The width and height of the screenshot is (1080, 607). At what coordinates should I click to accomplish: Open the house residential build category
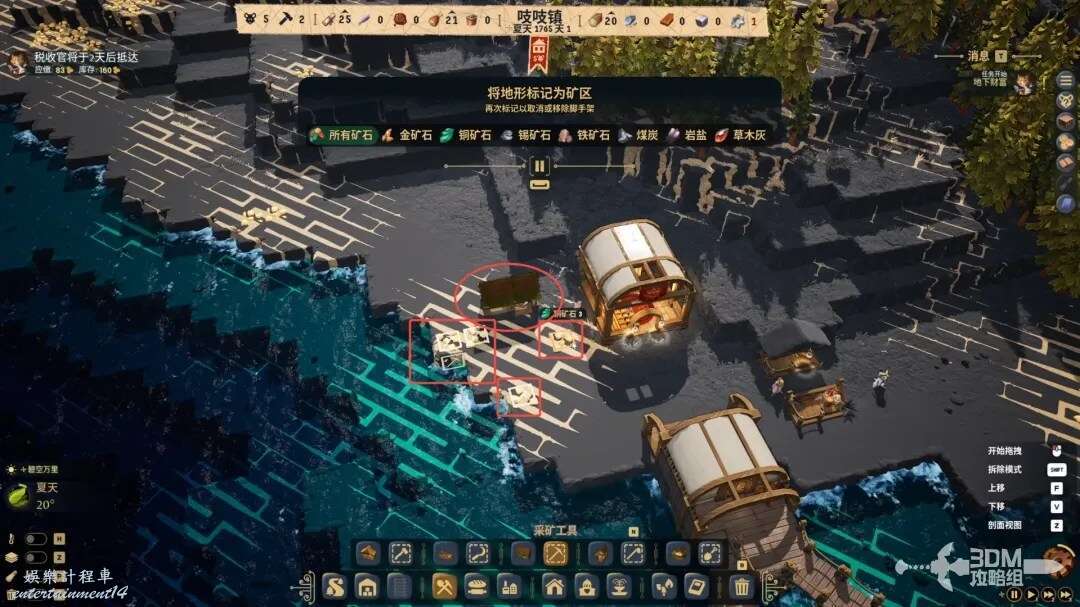[x=554, y=587]
